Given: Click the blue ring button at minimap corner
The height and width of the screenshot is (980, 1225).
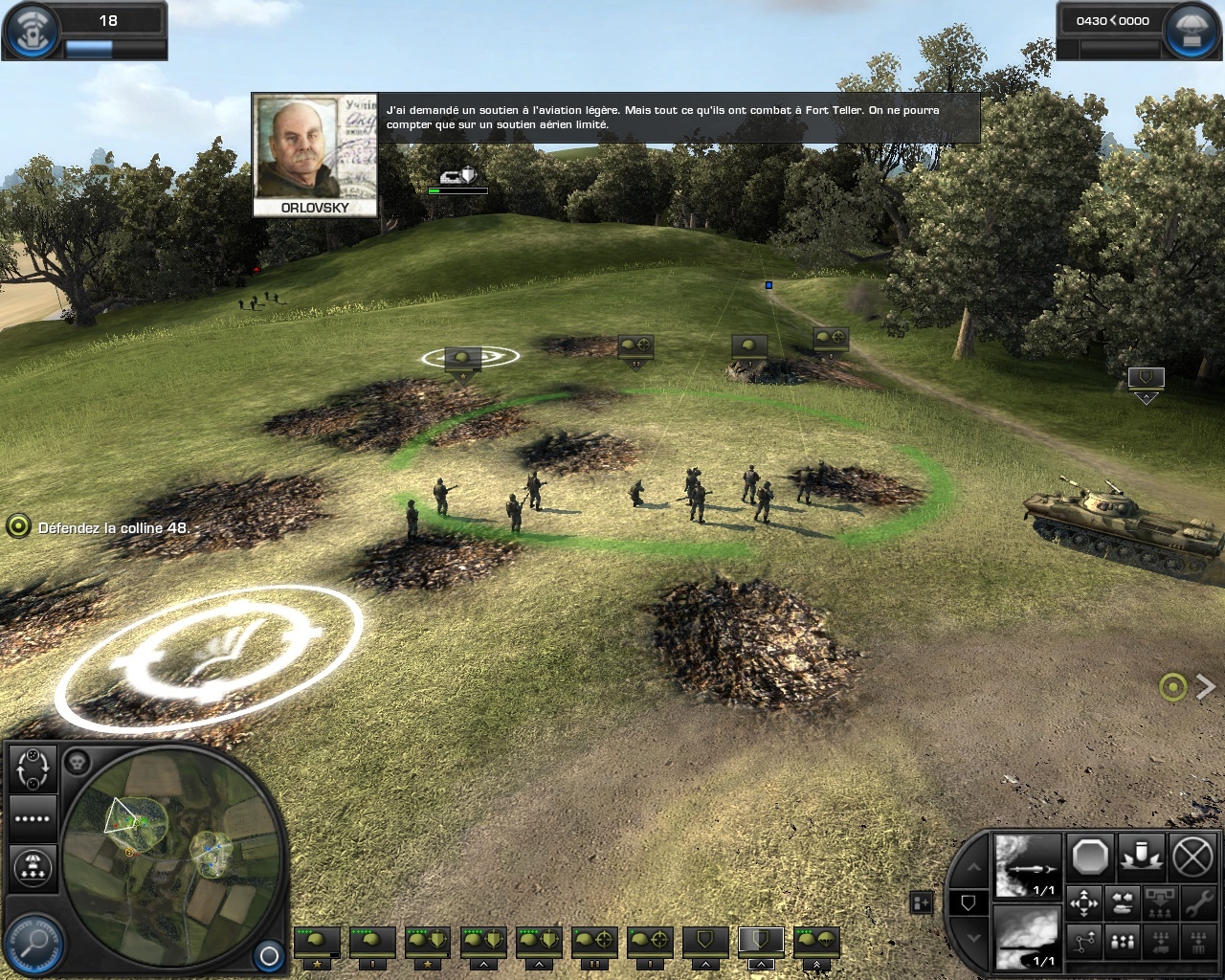Looking at the screenshot, I should [x=269, y=955].
